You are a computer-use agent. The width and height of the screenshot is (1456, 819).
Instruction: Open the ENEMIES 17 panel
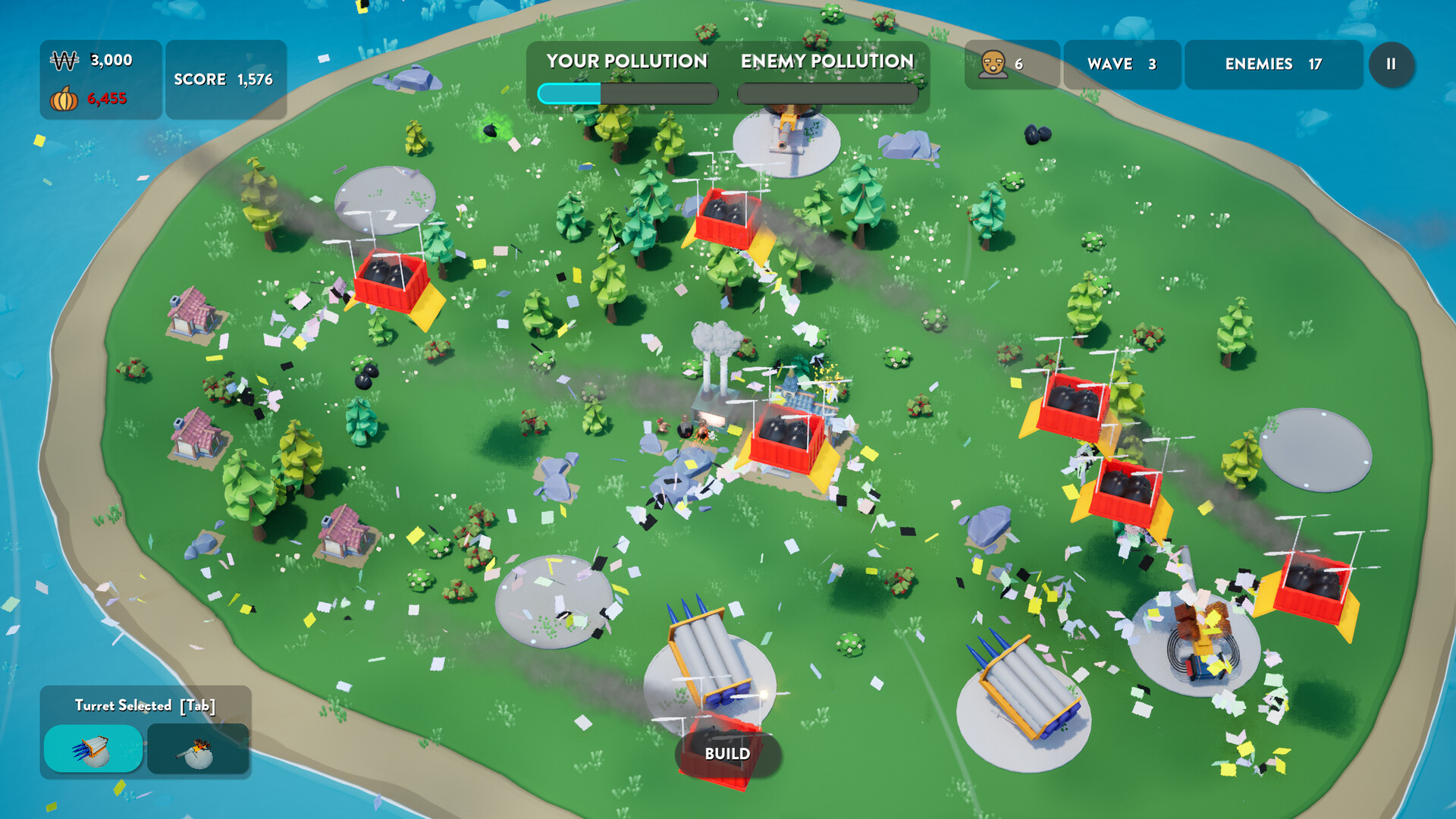click(x=1272, y=64)
